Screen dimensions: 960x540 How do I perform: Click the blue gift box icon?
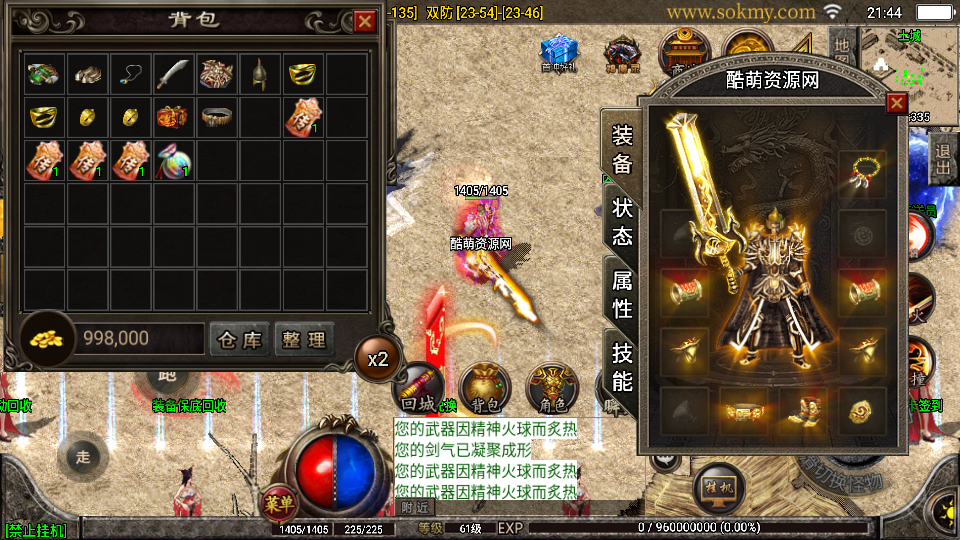coord(559,50)
